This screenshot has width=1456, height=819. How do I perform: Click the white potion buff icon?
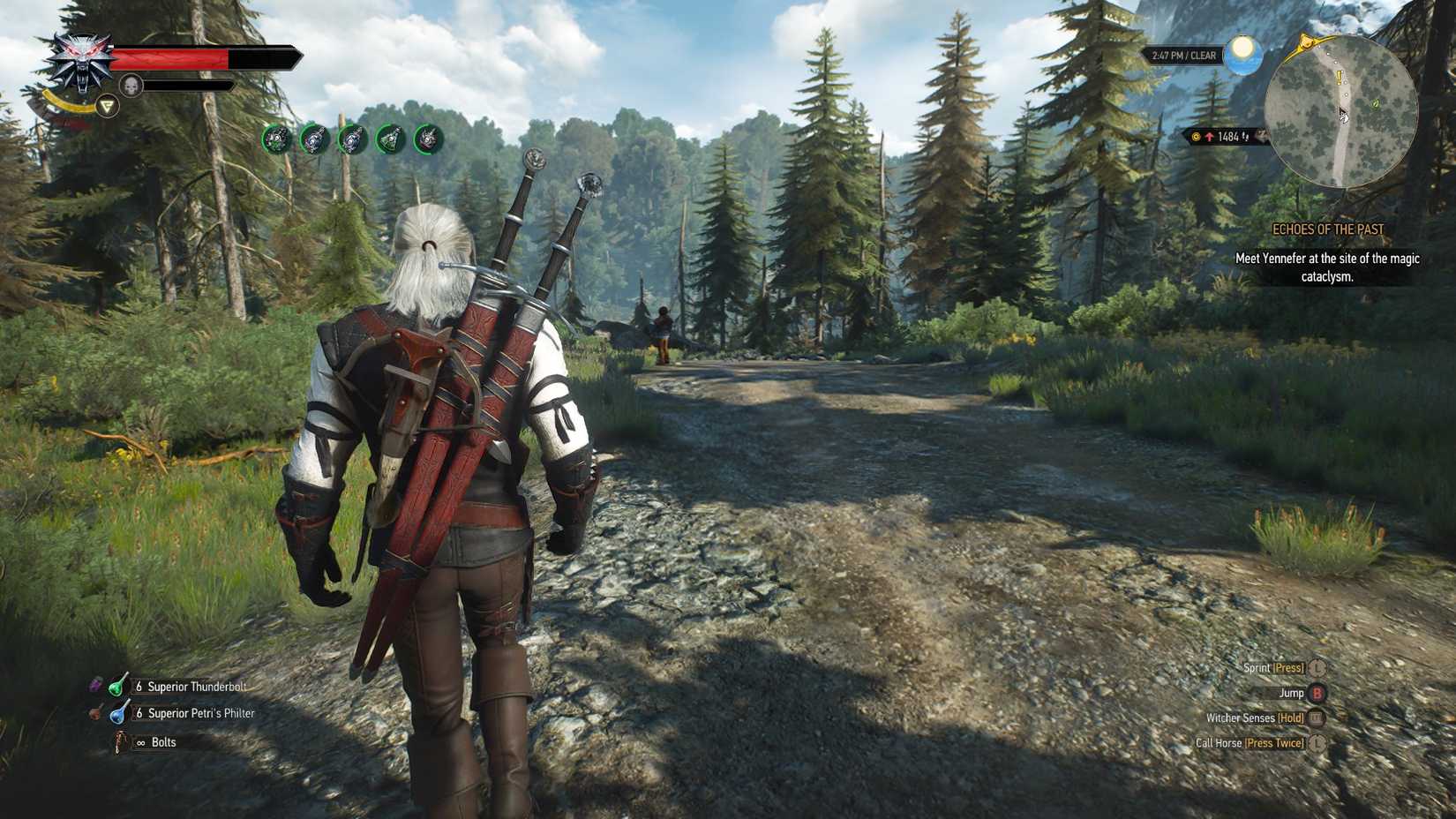point(313,138)
